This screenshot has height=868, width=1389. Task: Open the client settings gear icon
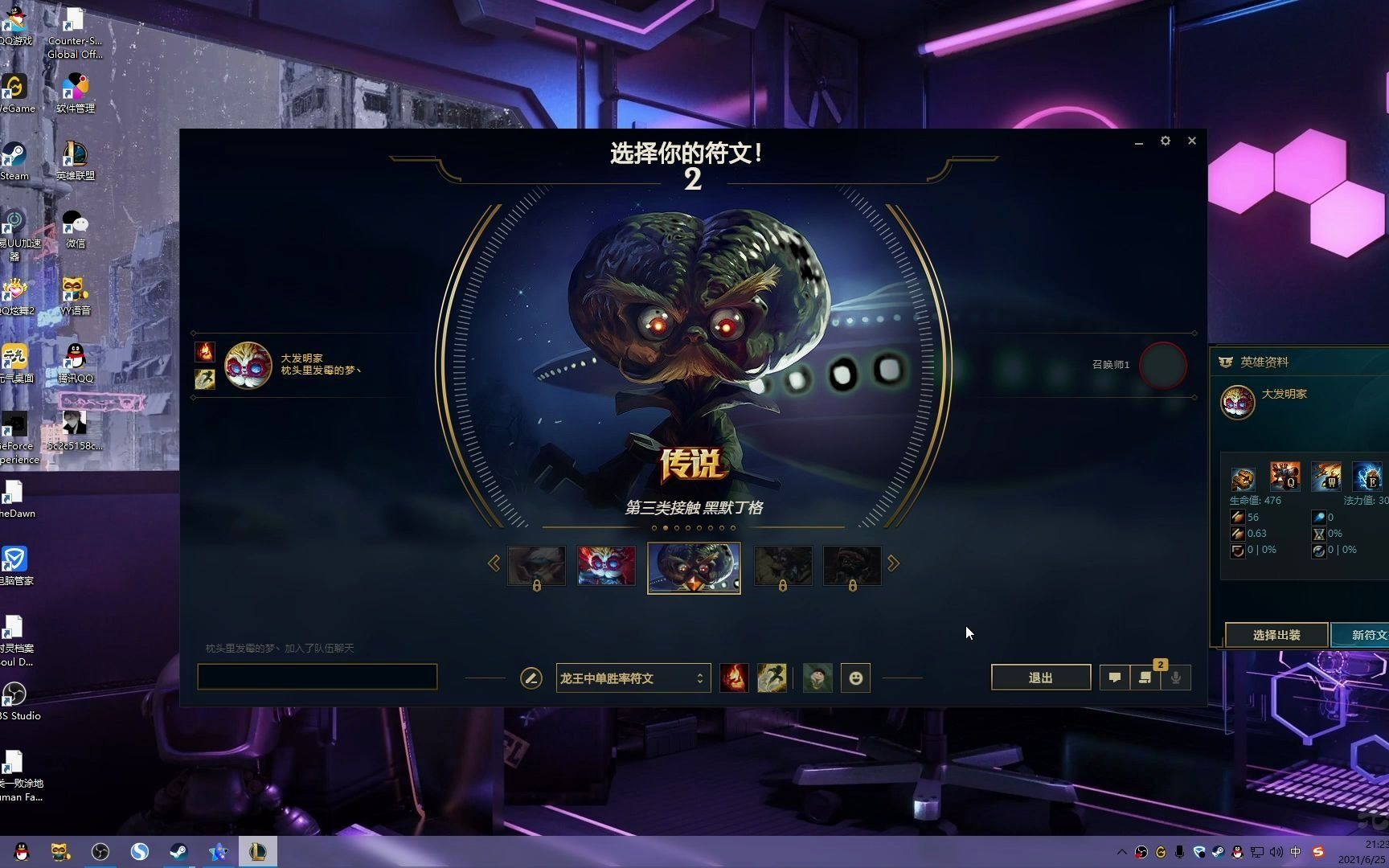[x=1166, y=141]
